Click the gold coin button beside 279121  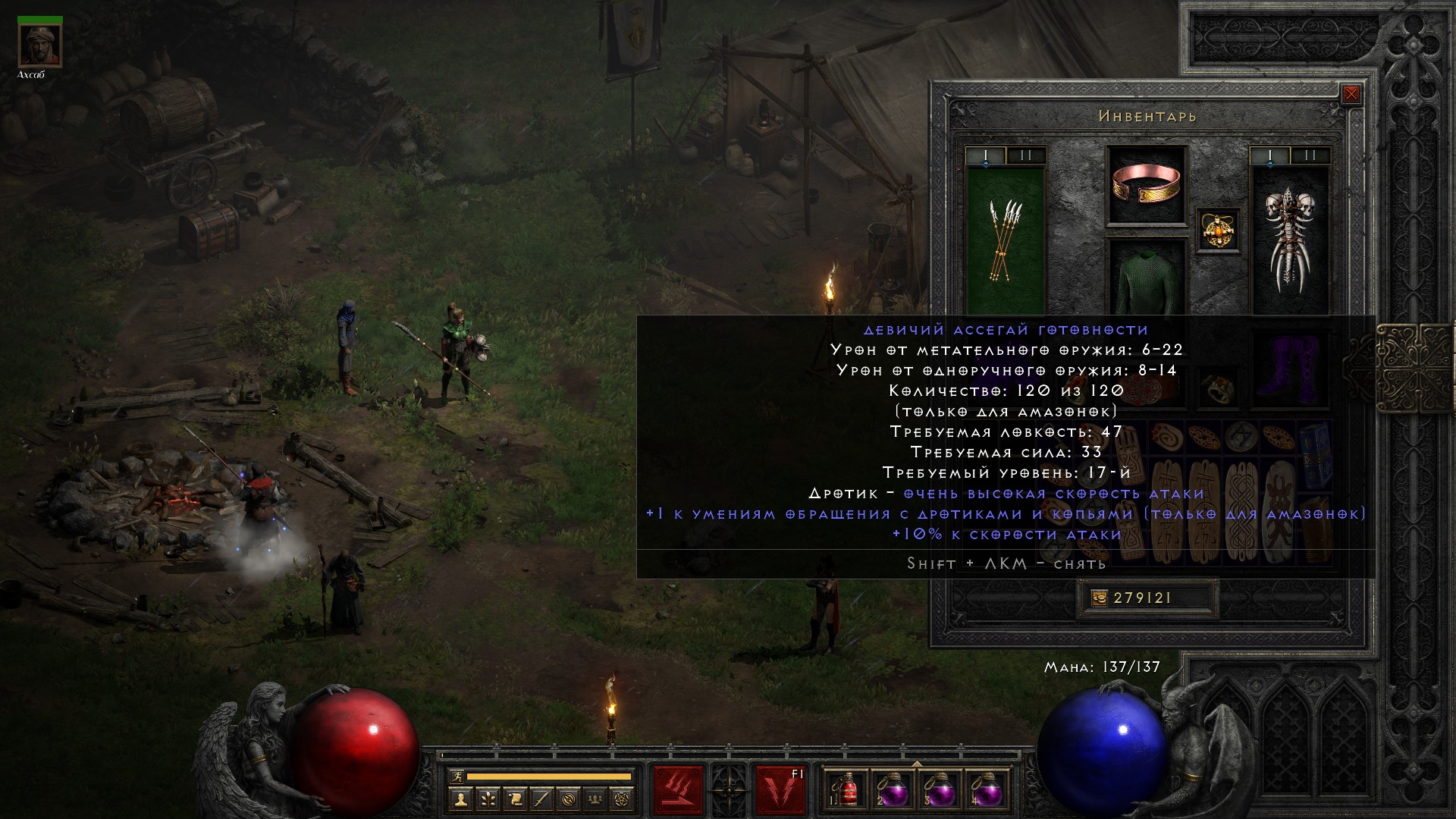coord(1099,598)
